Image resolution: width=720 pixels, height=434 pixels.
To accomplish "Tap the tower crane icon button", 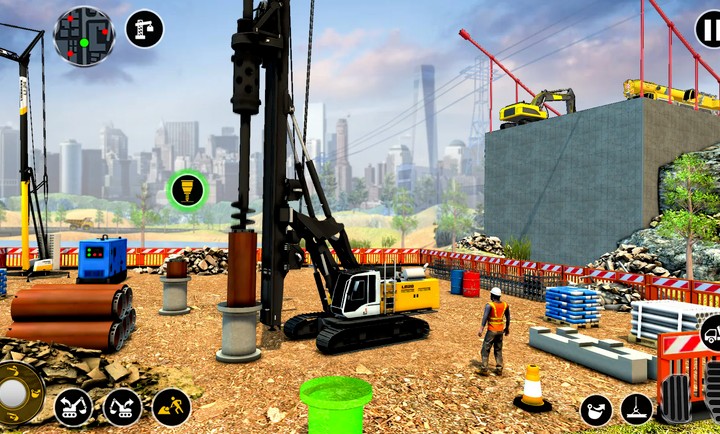I will click(144, 28).
